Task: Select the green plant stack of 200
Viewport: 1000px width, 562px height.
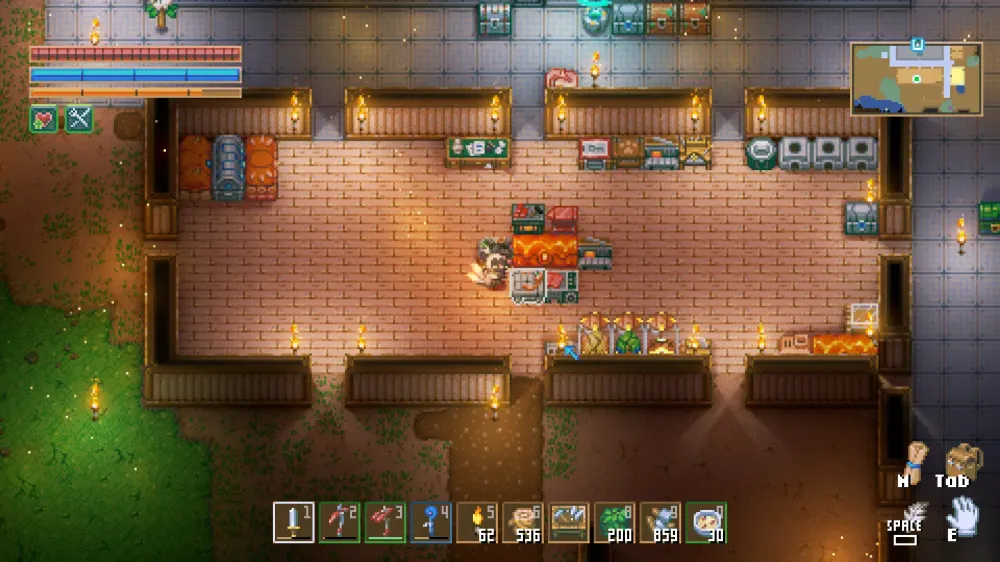Action: 615,522
